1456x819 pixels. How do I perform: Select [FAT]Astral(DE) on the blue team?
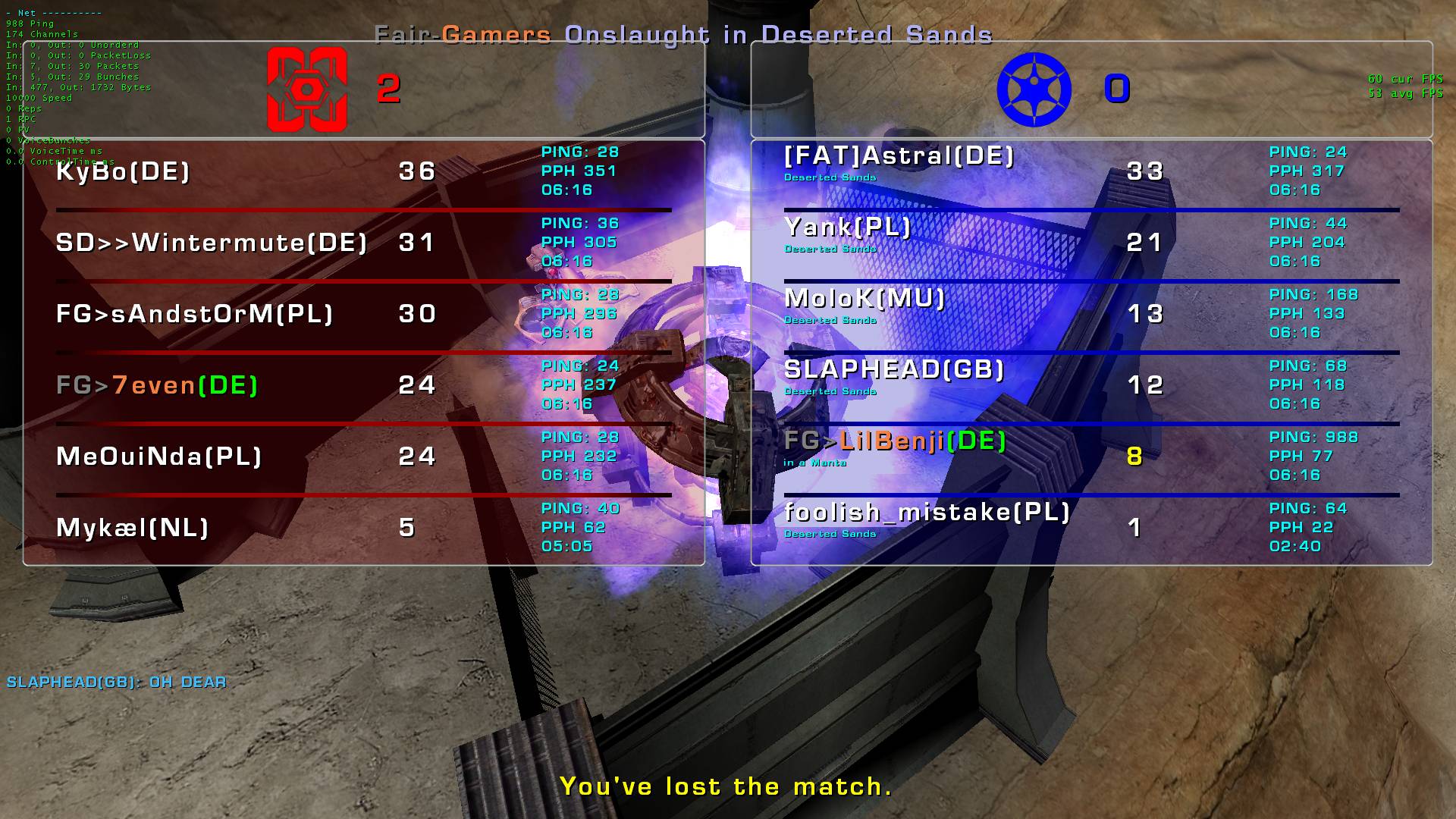point(899,156)
